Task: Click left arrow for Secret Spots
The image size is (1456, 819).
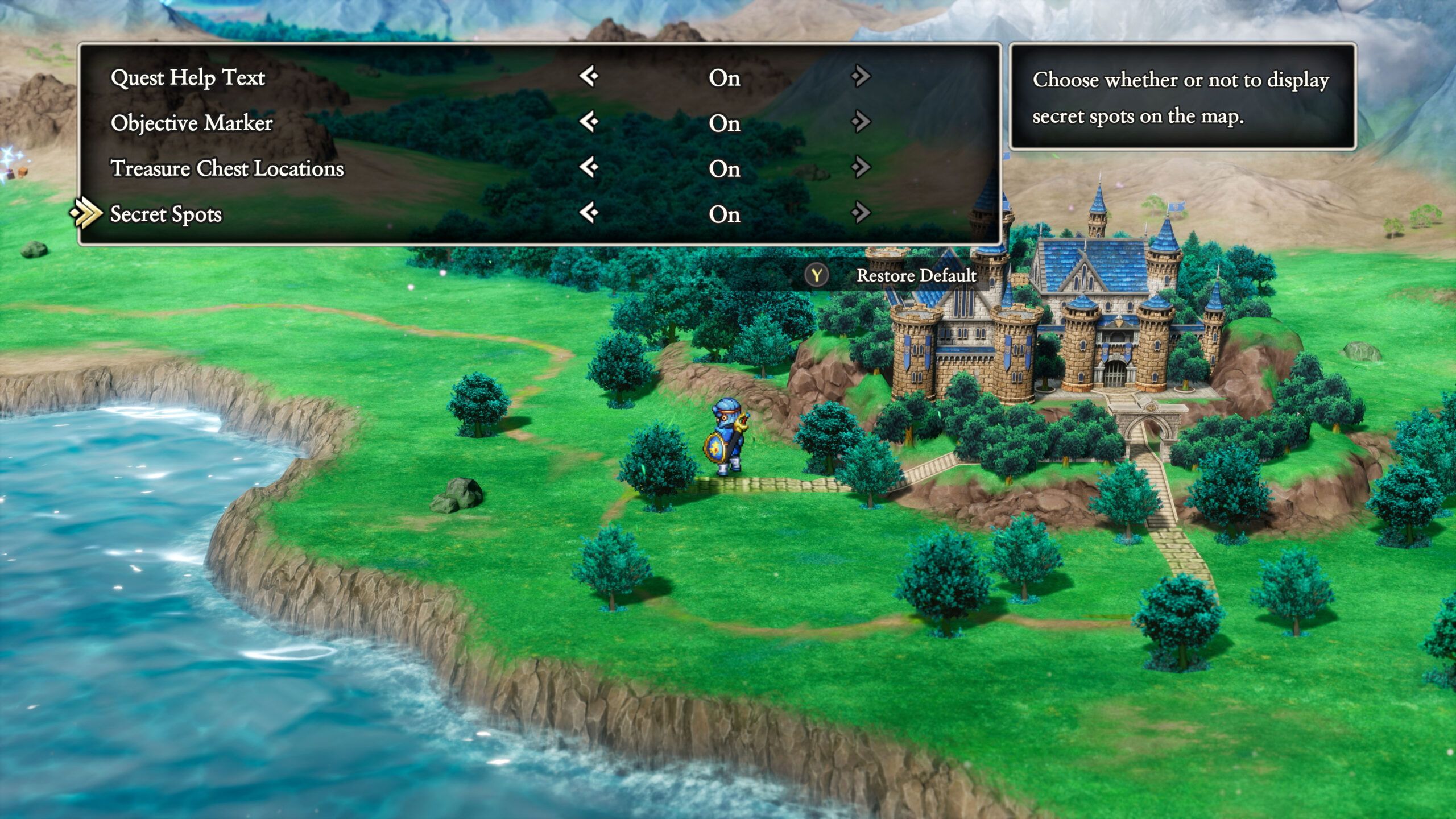Action: pyautogui.click(x=589, y=213)
